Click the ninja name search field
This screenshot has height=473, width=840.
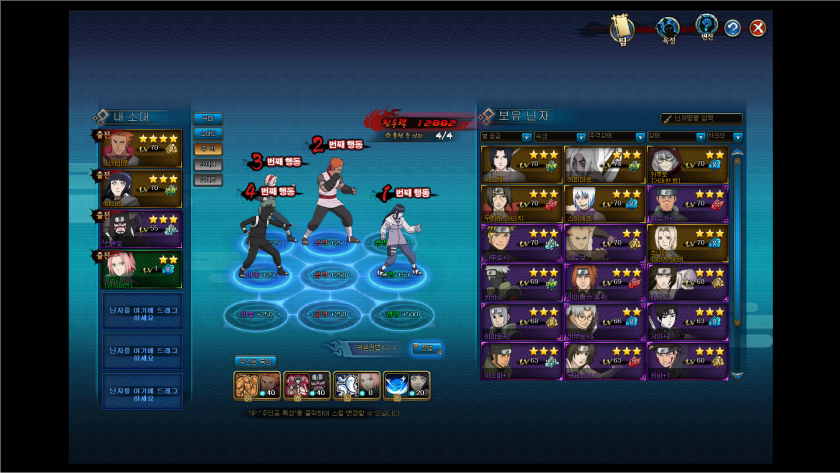706,118
